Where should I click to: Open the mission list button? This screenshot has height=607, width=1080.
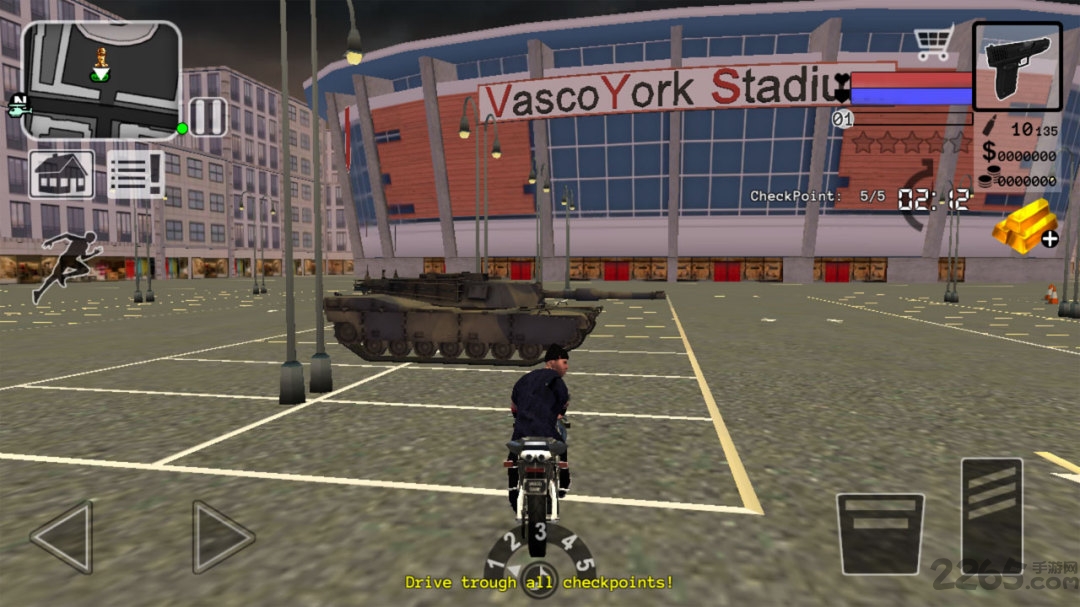(x=136, y=175)
